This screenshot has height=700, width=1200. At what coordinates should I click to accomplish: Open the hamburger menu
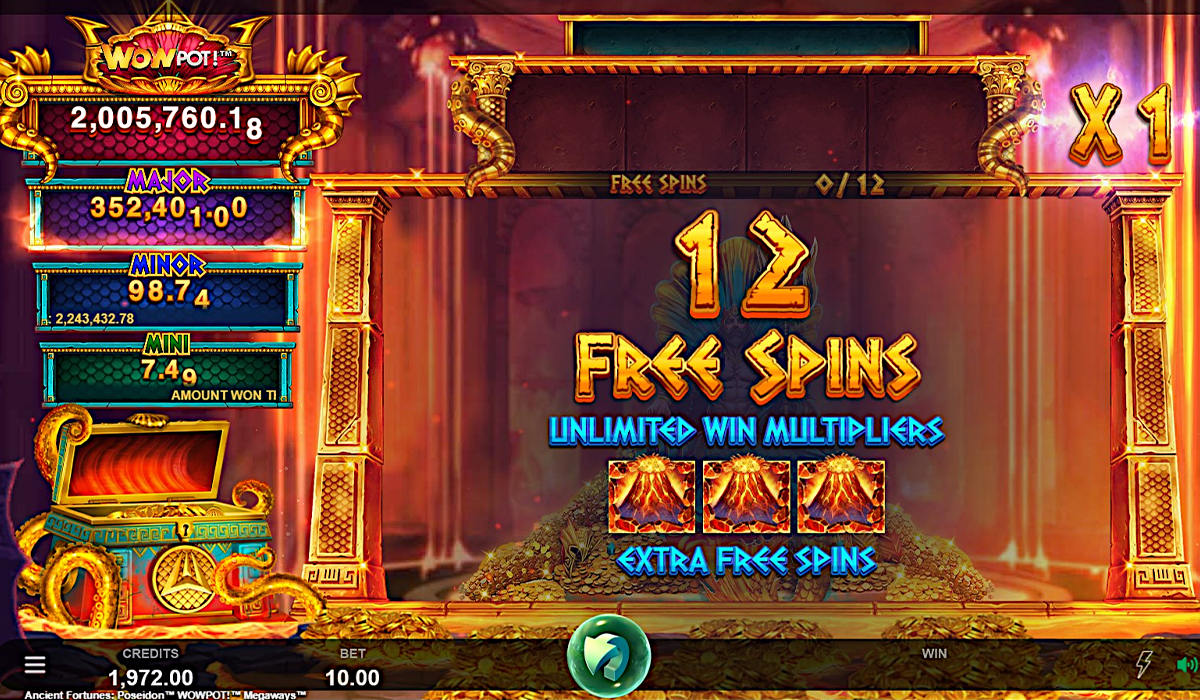(x=35, y=665)
